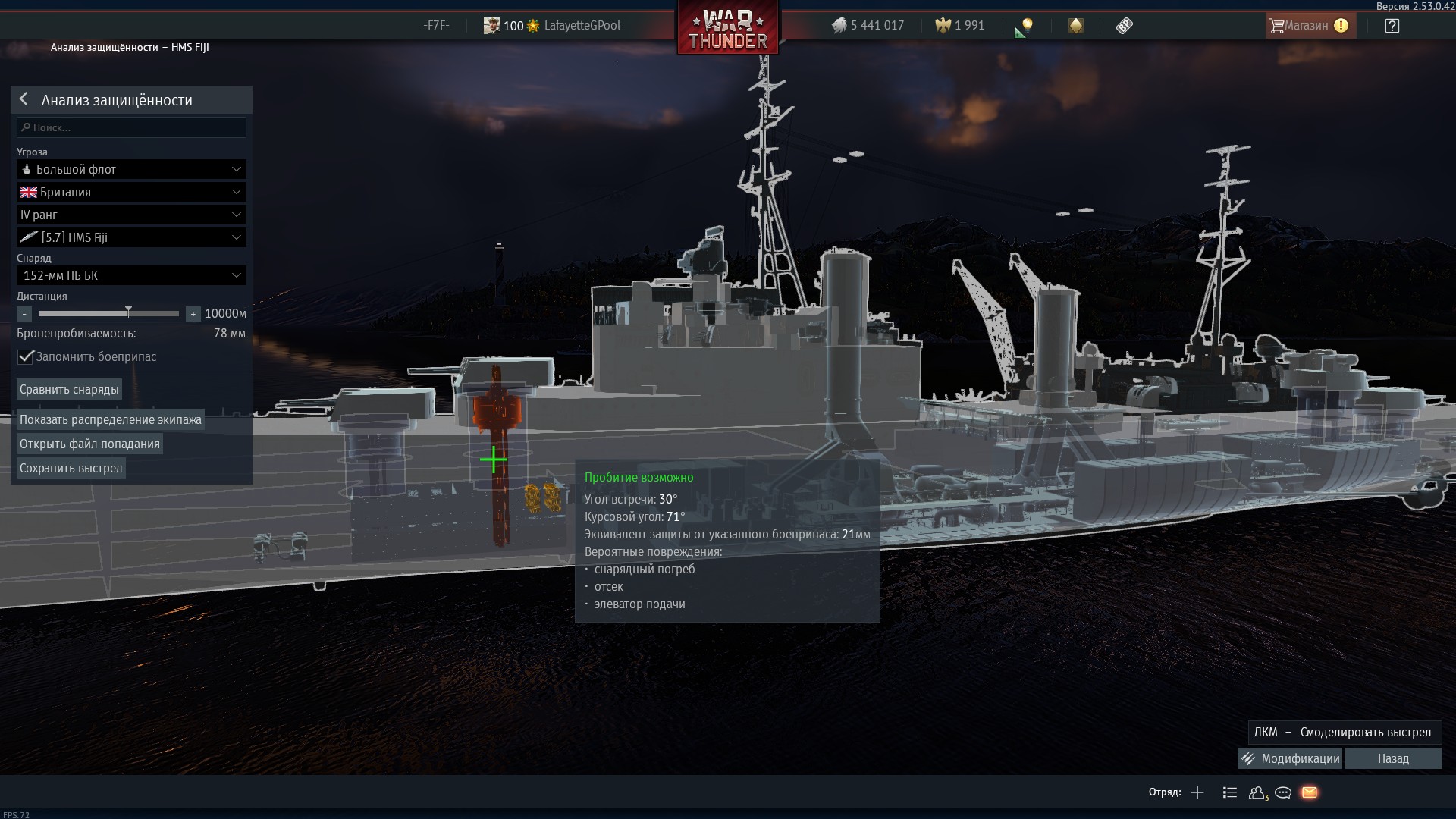
Task: Open the question mark help icon
Action: pos(1392,26)
